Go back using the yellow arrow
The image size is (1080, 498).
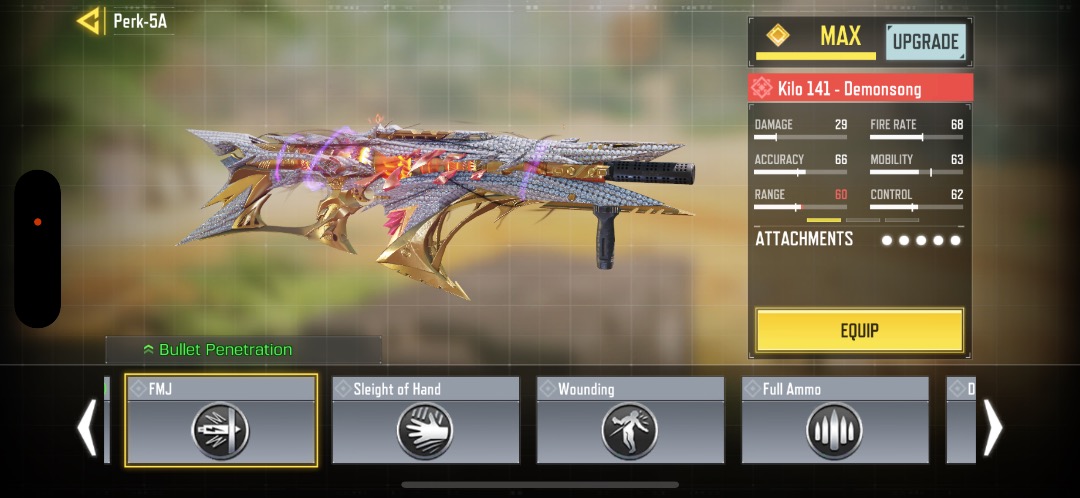[x=90, y=21]
